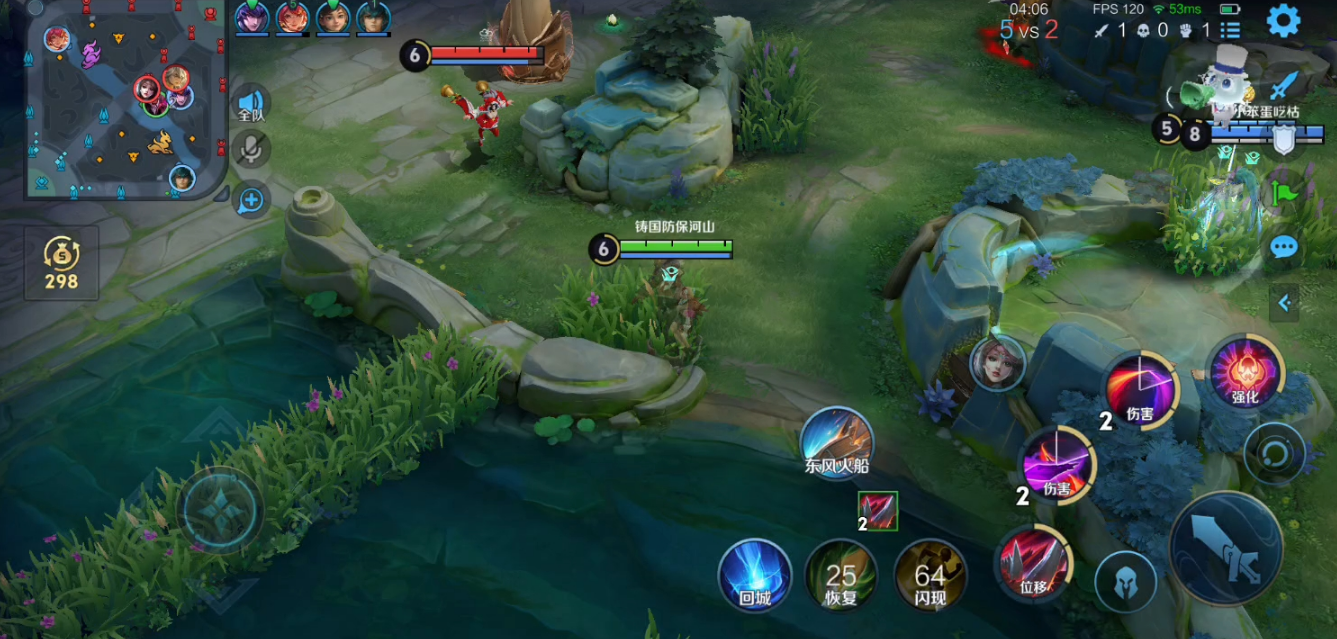
Task: Activate the 回城 recall spell
Action: tap(755, 575)
